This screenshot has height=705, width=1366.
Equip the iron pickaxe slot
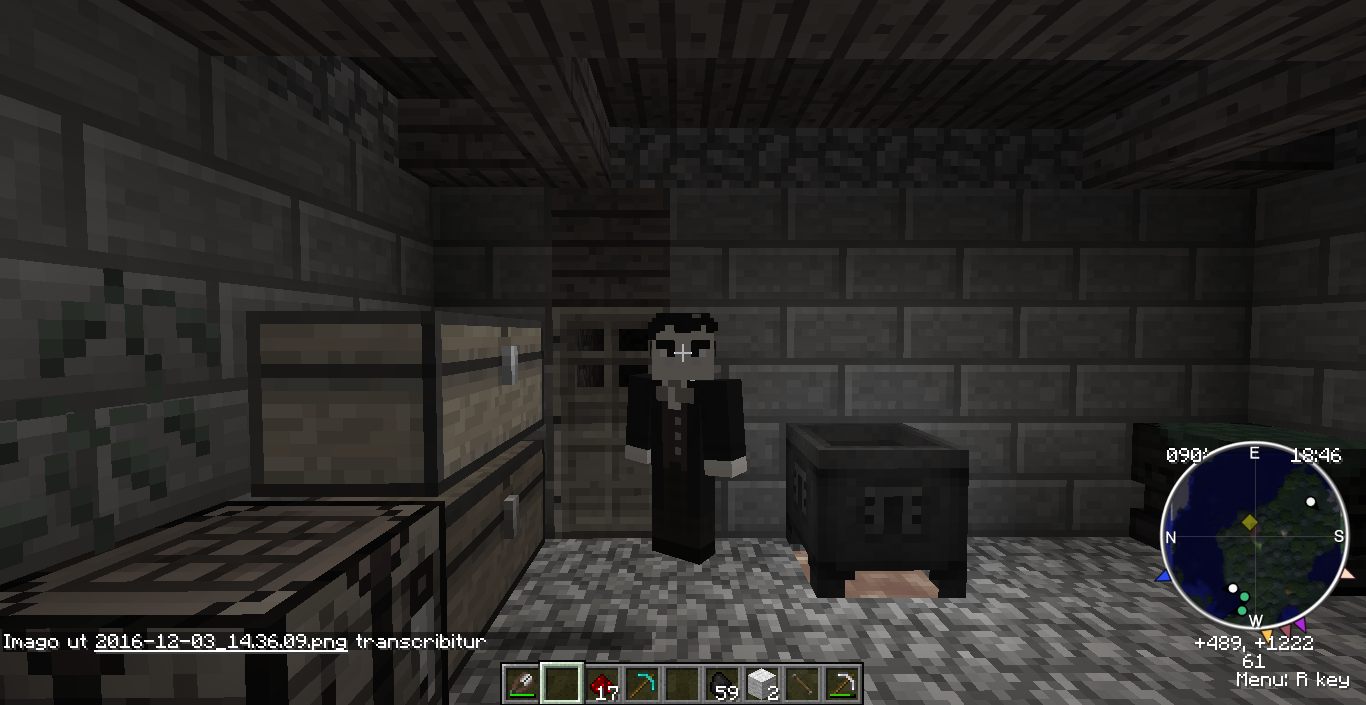click(843, 684)
